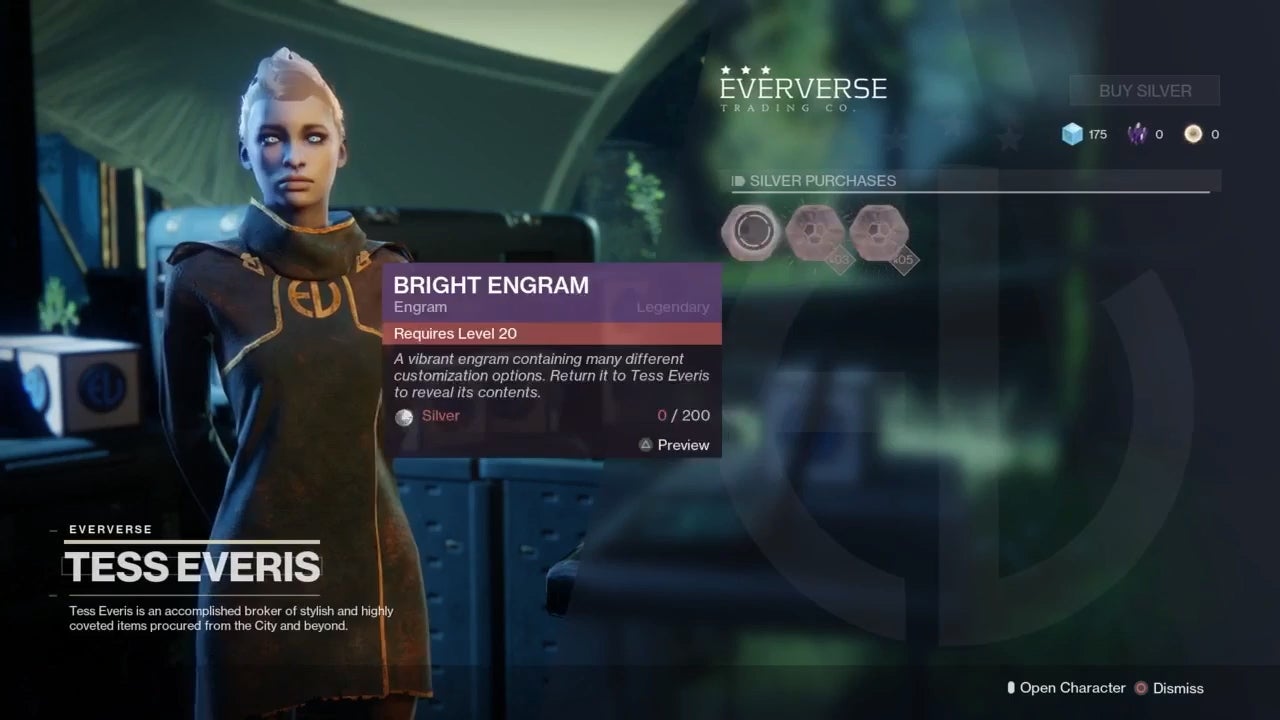Select the Silver Purchases category header
The height and width of the screenshot is (720, 1280).
point(822,181)
